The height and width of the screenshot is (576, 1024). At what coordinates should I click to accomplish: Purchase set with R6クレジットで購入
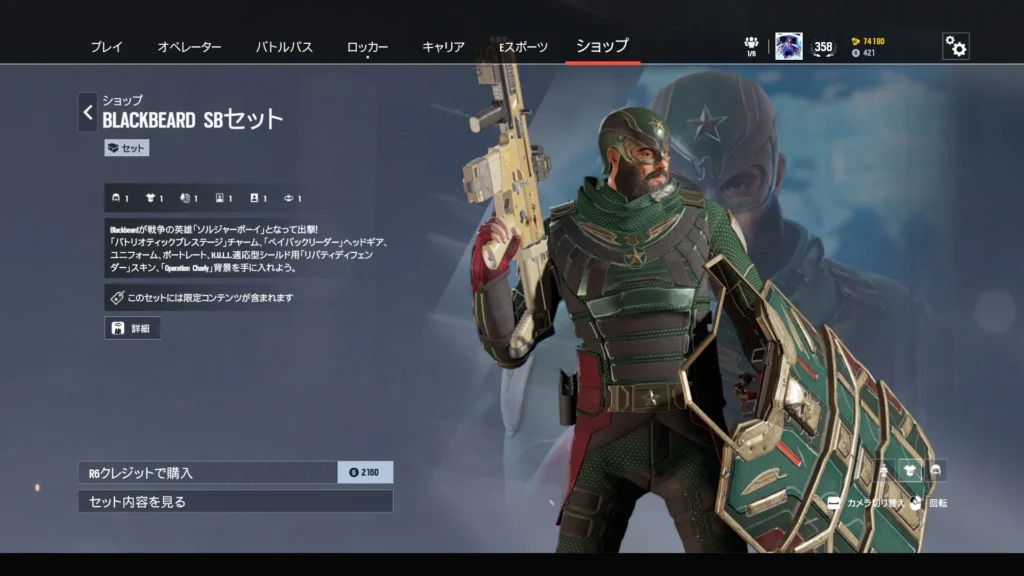tap(235, 472)
